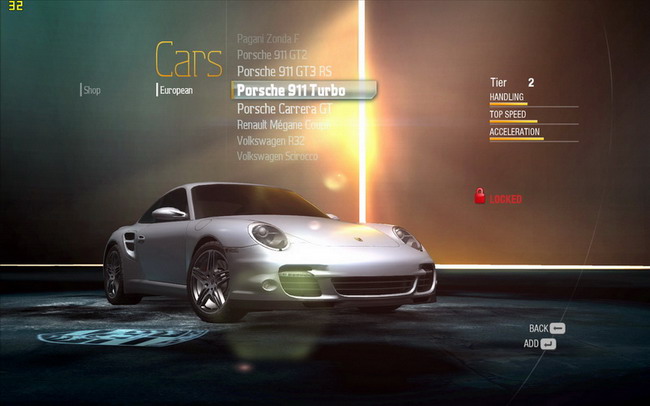Go to the Shop section
Screen dimensions: 650x406
coord(92,90)
